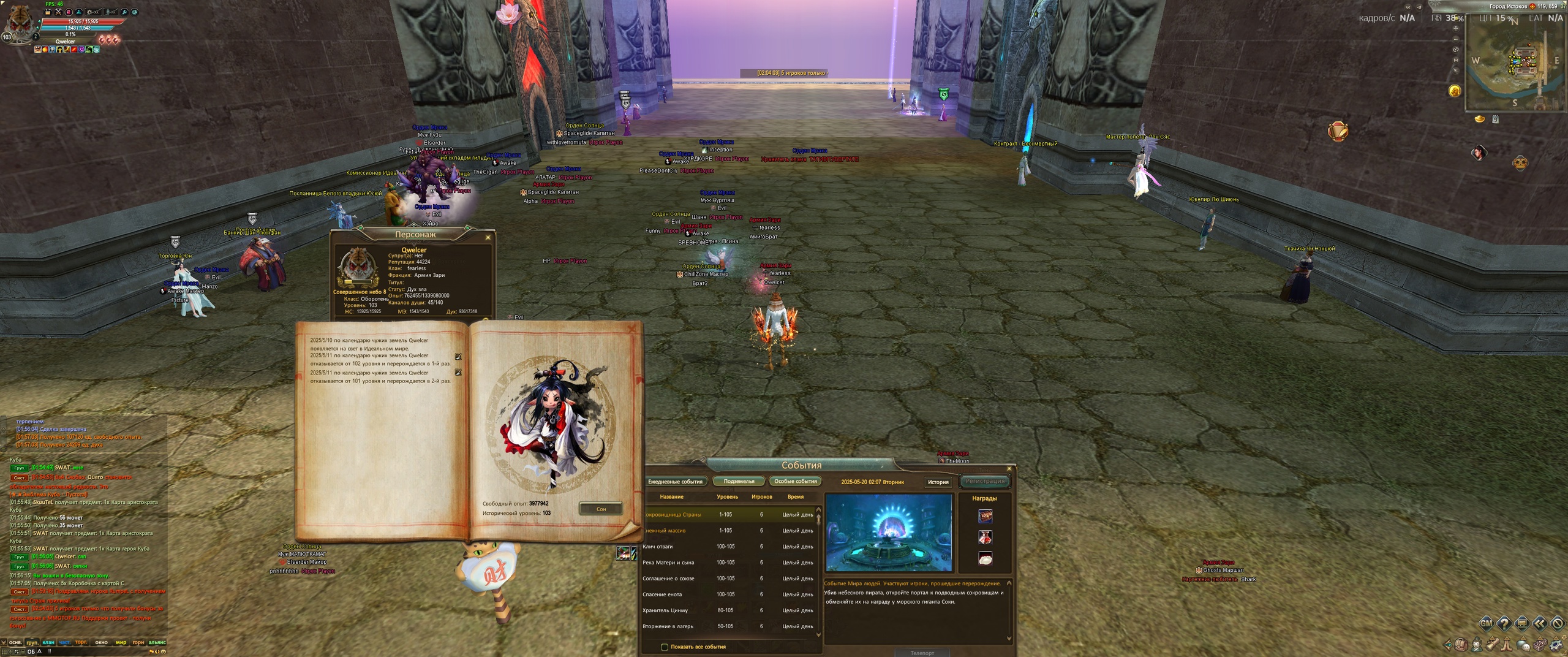Open the История events log
Image resolution: width=1568 pixels, height=657 pixels.
point(938,482)
